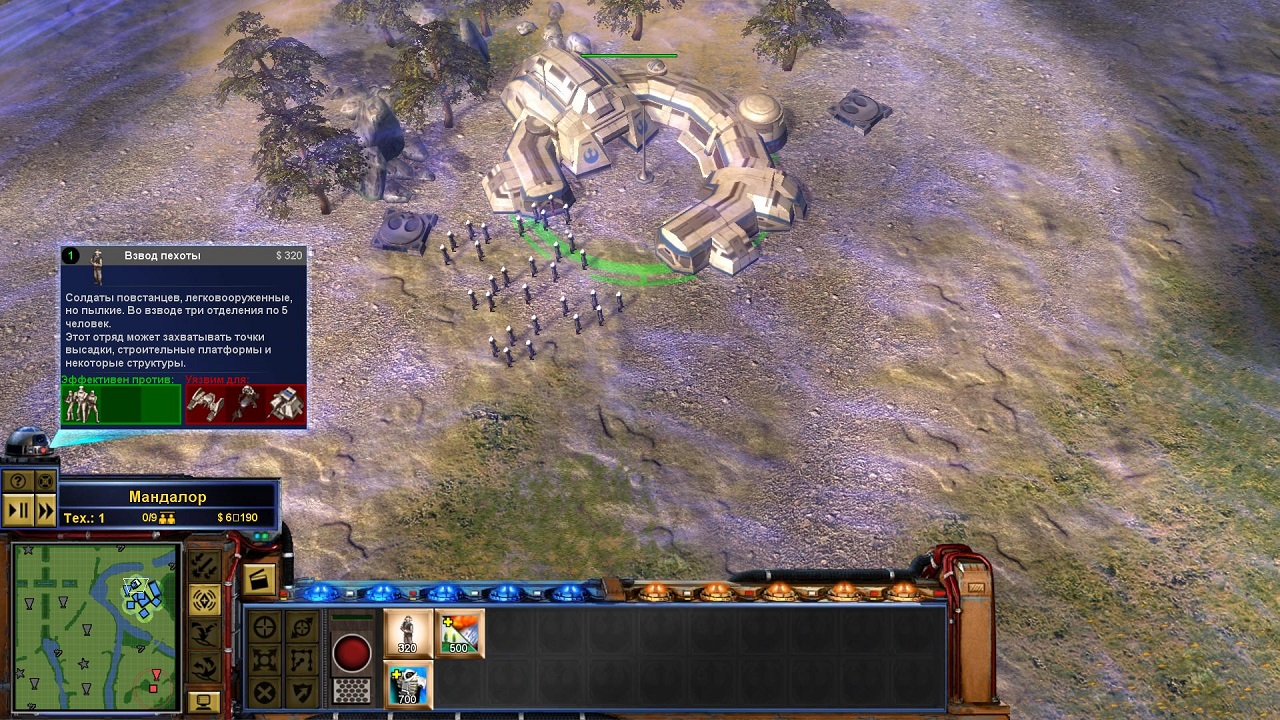Select the attack-move crosshair with arrow
The width and height of the screenshot is (1280, 720).
coord(301,627)
